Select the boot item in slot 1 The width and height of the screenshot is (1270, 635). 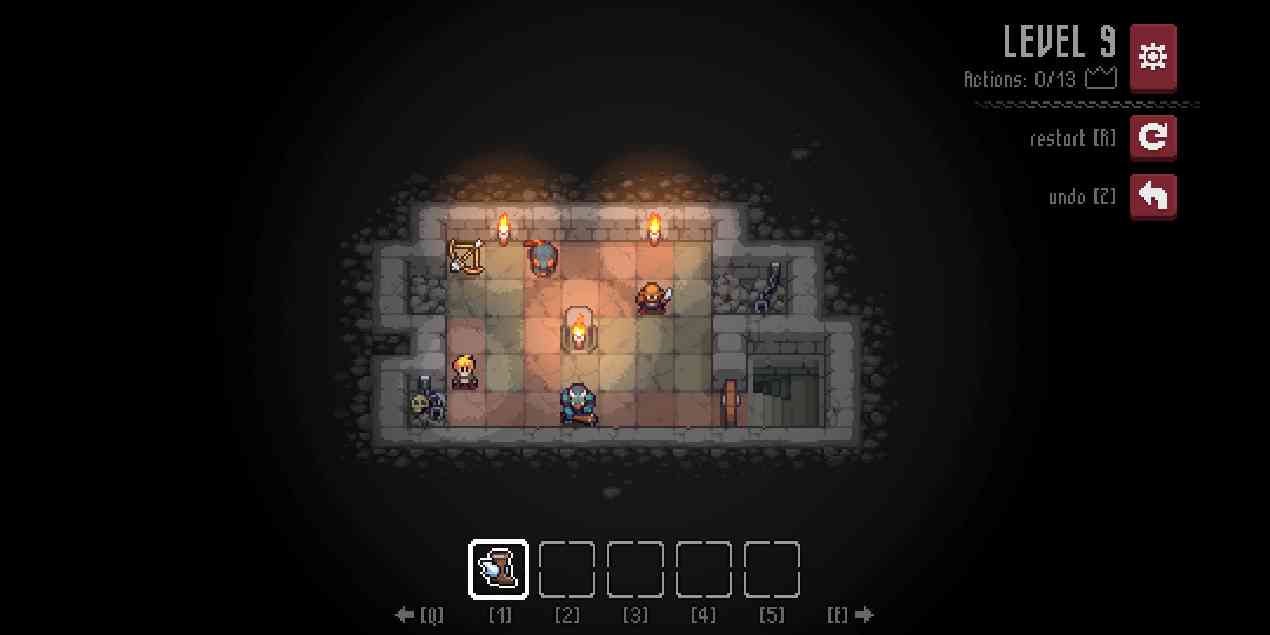[x=499, y=570]
